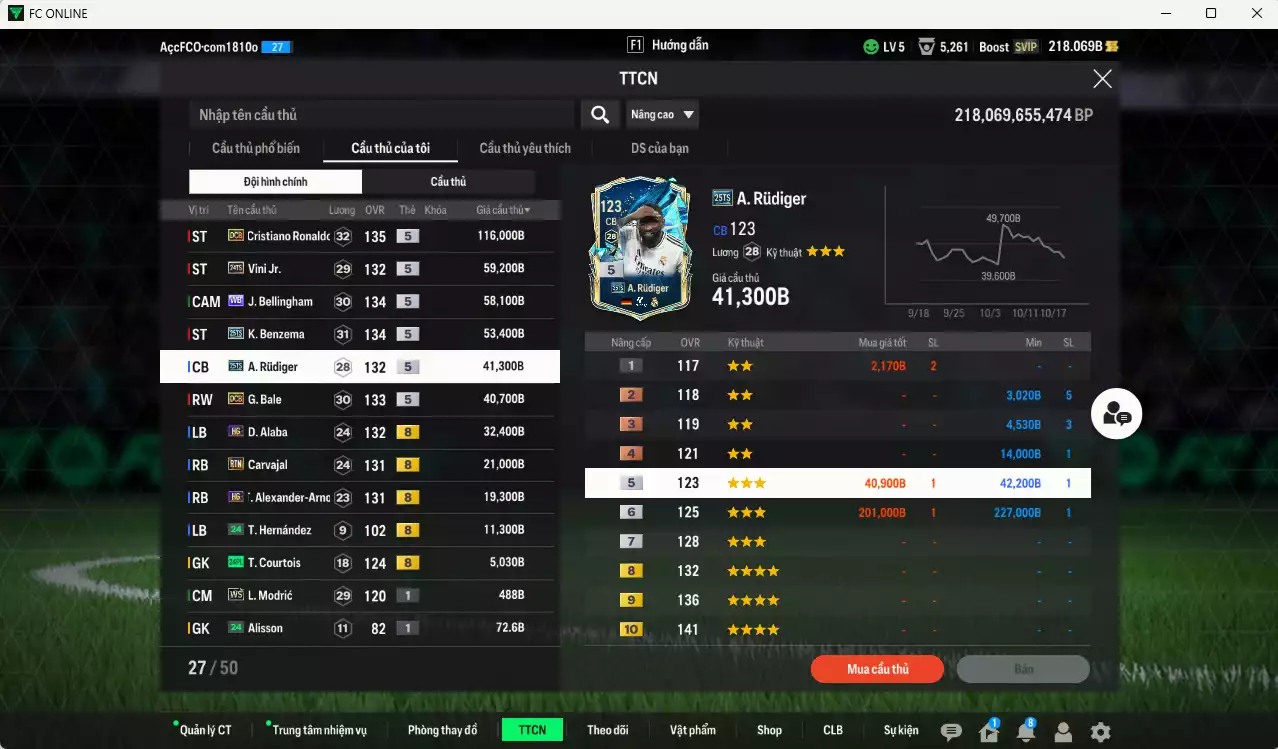Pick the T. Courtois goalkeeper row

point(360,563)
